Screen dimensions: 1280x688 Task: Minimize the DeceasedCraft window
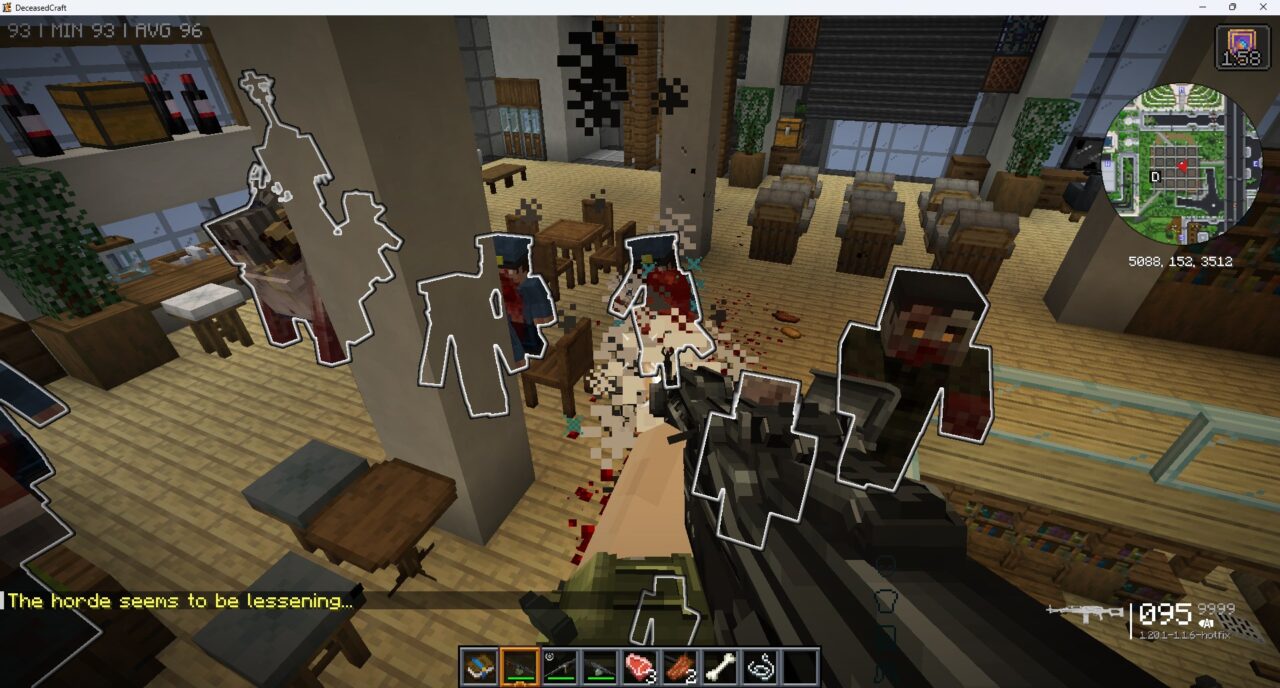tap(1201, 7)
